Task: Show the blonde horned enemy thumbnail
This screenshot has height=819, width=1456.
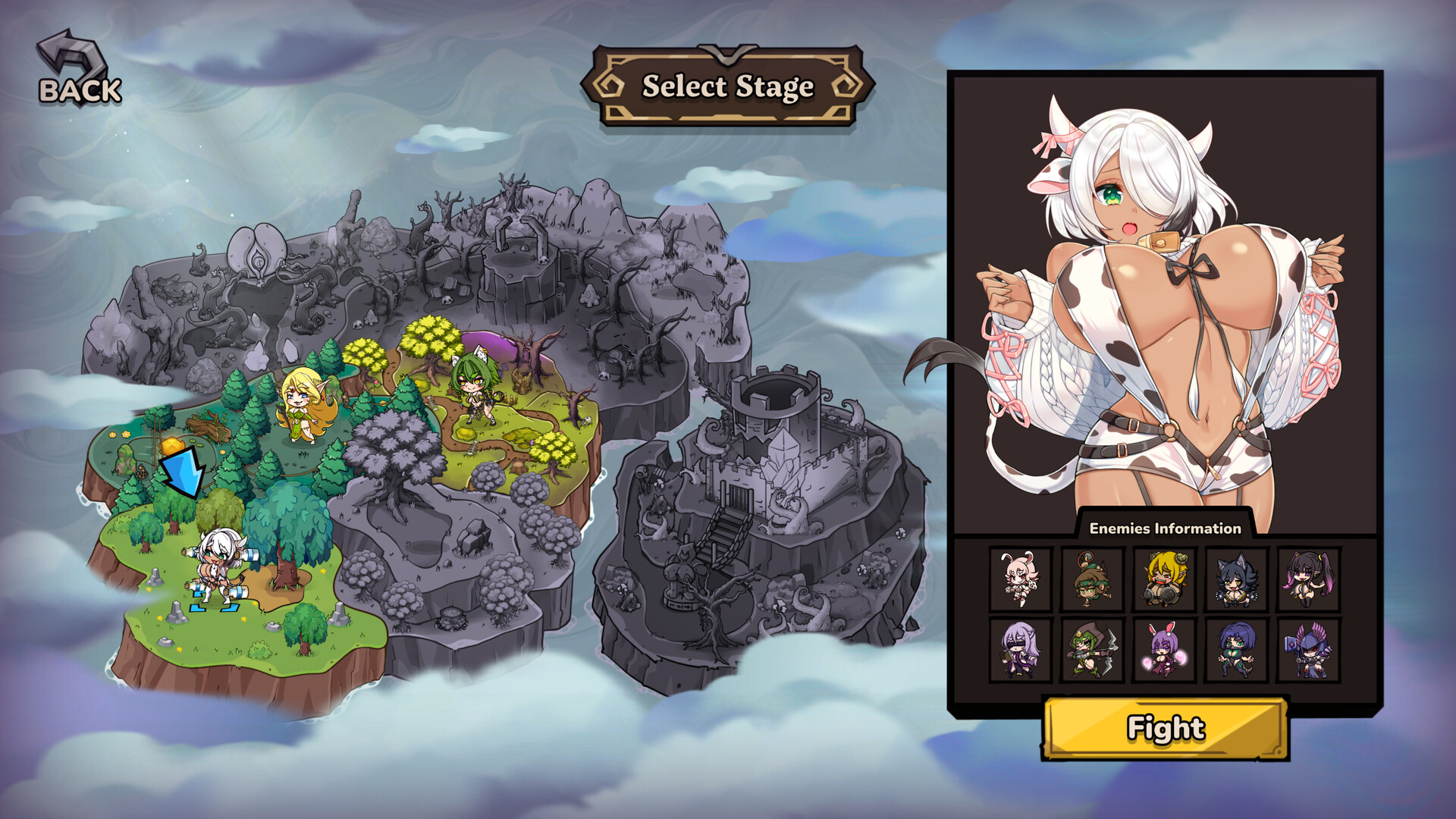Action: pyautogui.click(x=1164, y=579)
